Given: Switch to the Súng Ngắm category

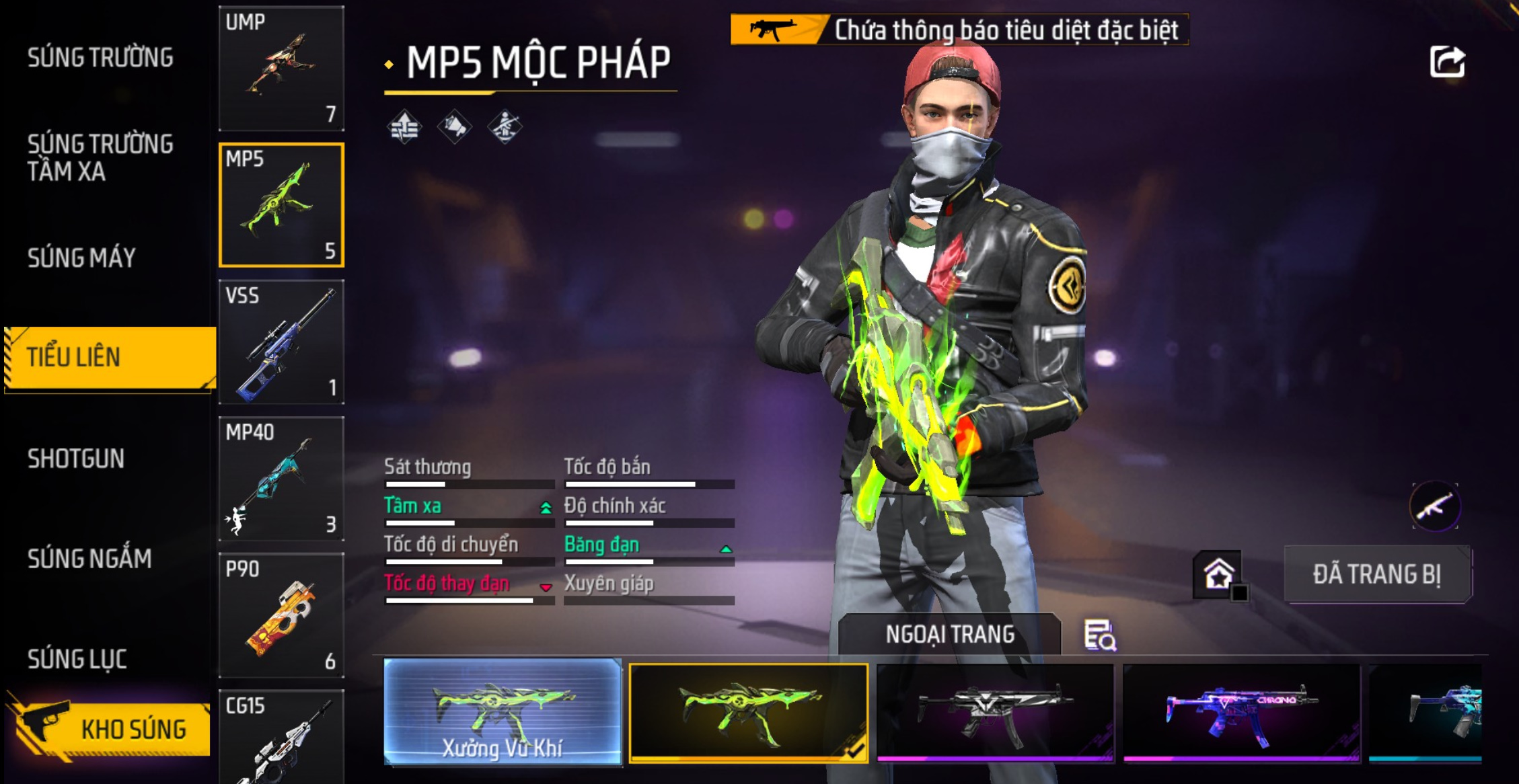Looking at the screenshot, I should click(x=89, y=559).
